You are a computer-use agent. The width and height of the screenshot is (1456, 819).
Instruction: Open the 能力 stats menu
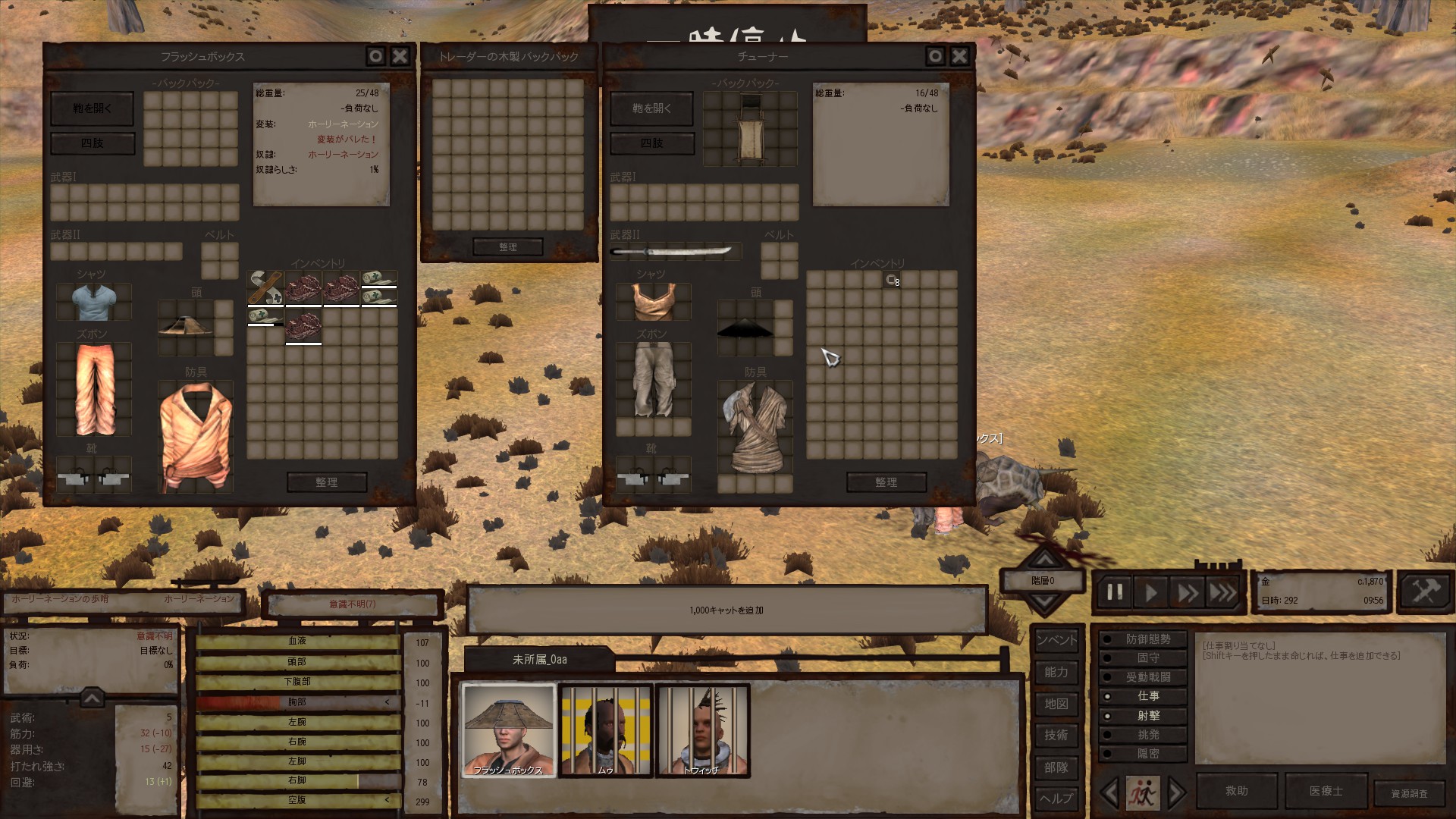[1056, 673]
